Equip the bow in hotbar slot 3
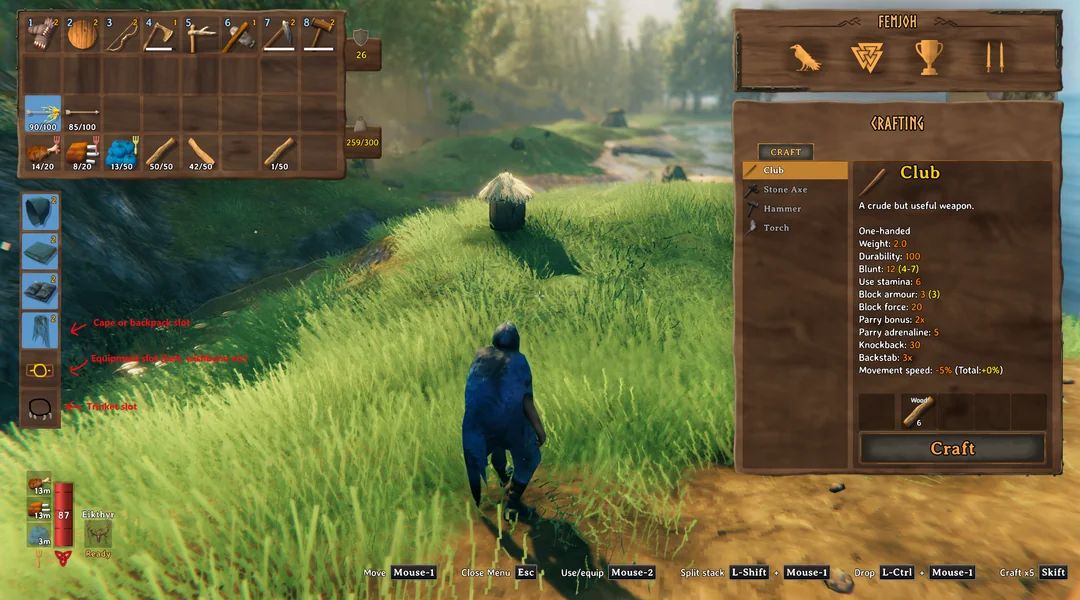 coord(121,36)
